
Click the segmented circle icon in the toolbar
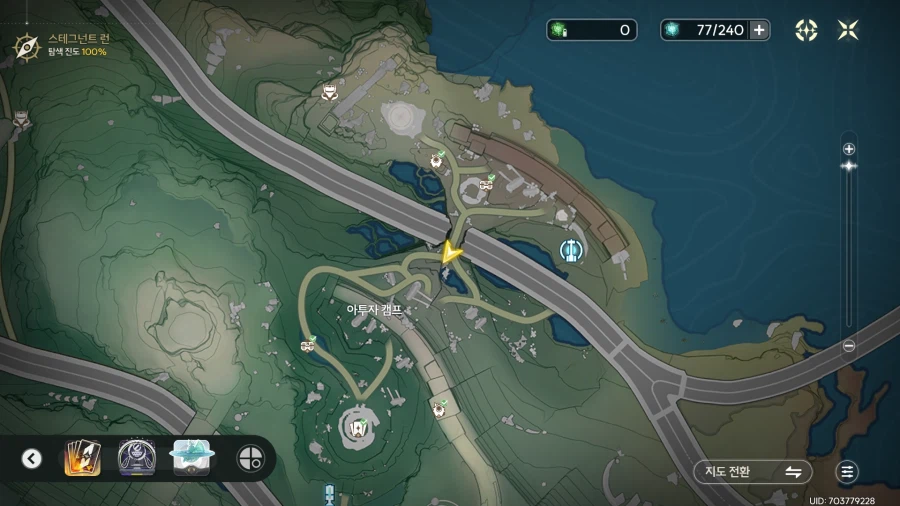[249, 458]
